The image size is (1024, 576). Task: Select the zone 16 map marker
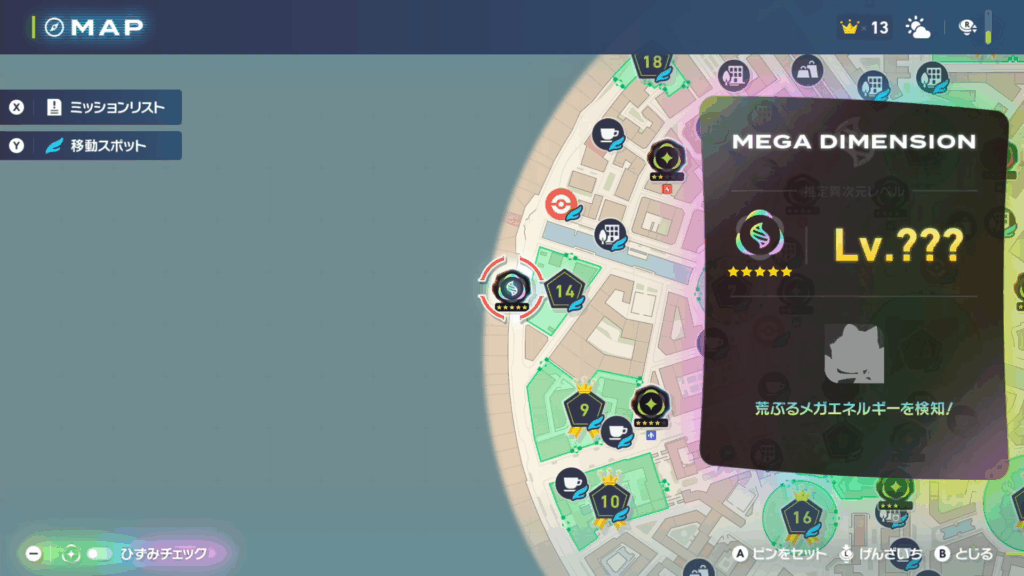coord(802,517)
